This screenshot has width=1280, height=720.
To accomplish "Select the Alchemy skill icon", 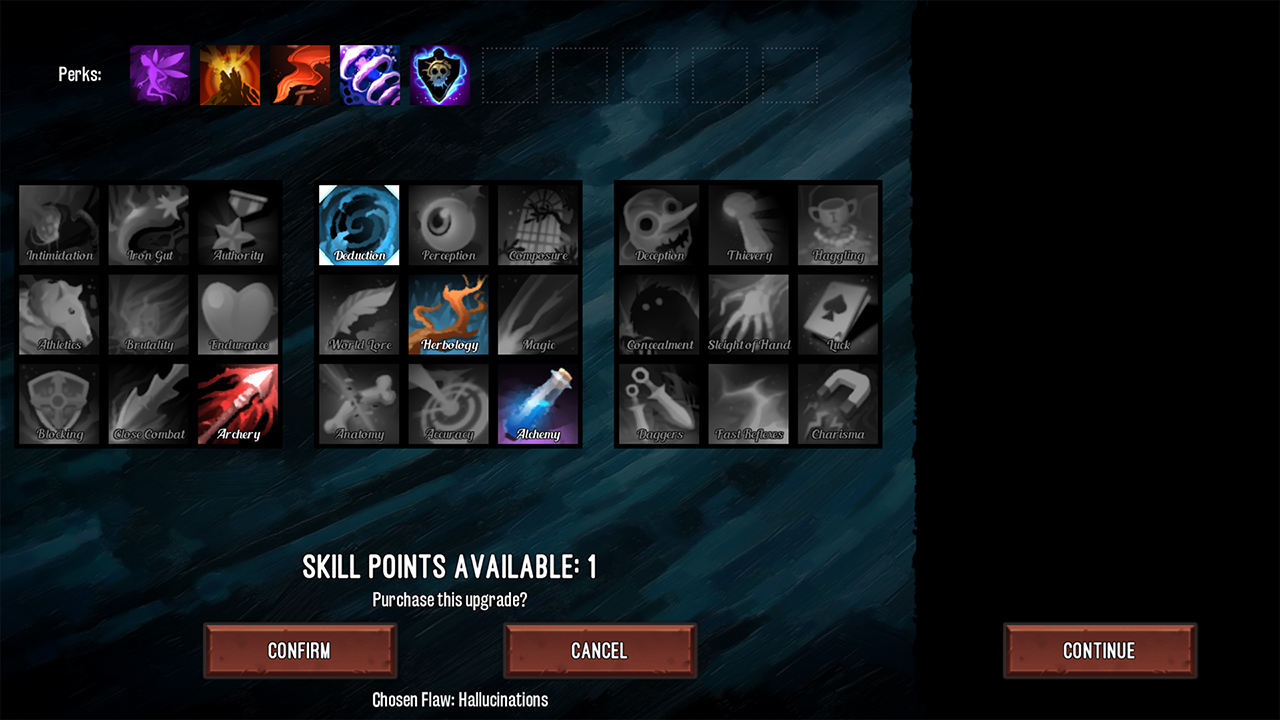I will 538,404.
